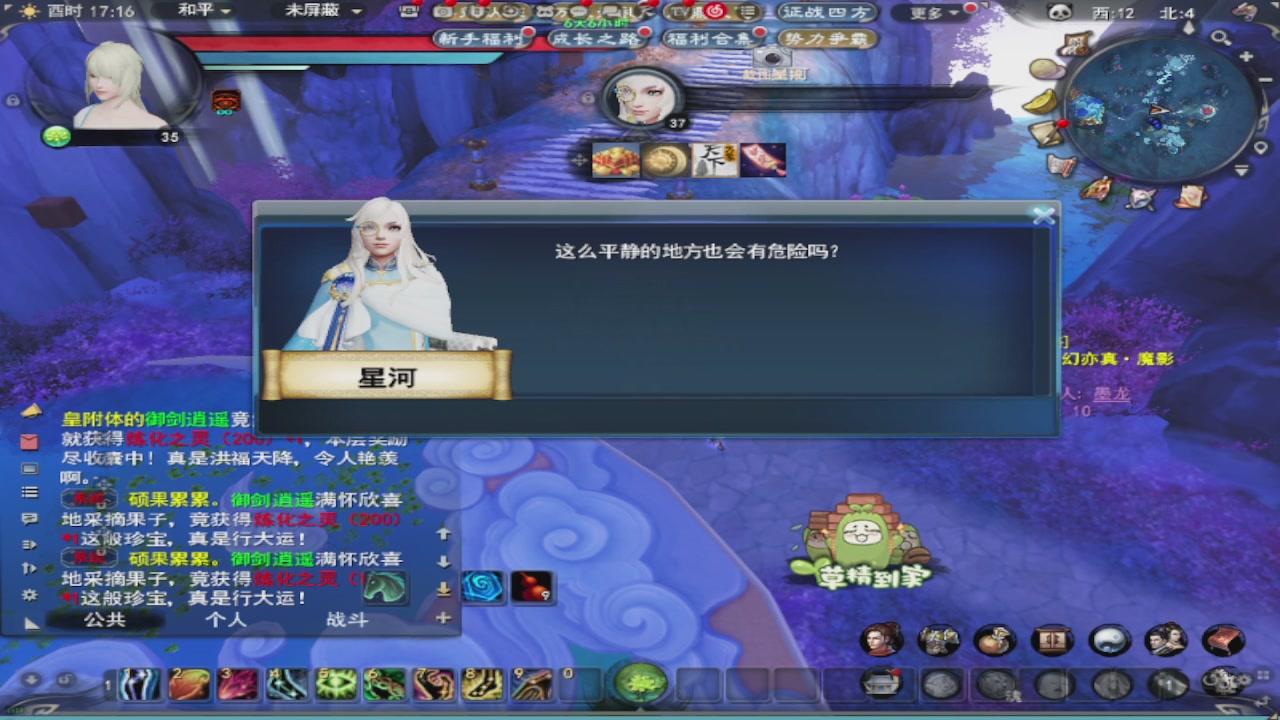
Task: Click the magnifying glass icon near the minimap
Action: (x=1222, y=38)
